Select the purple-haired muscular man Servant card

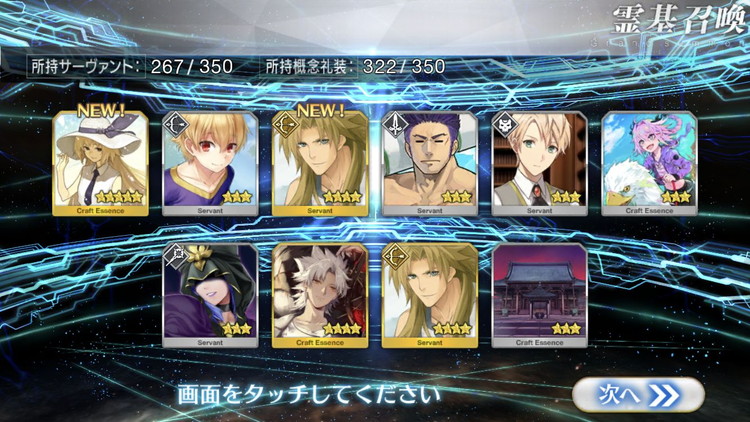click(430, 162)
